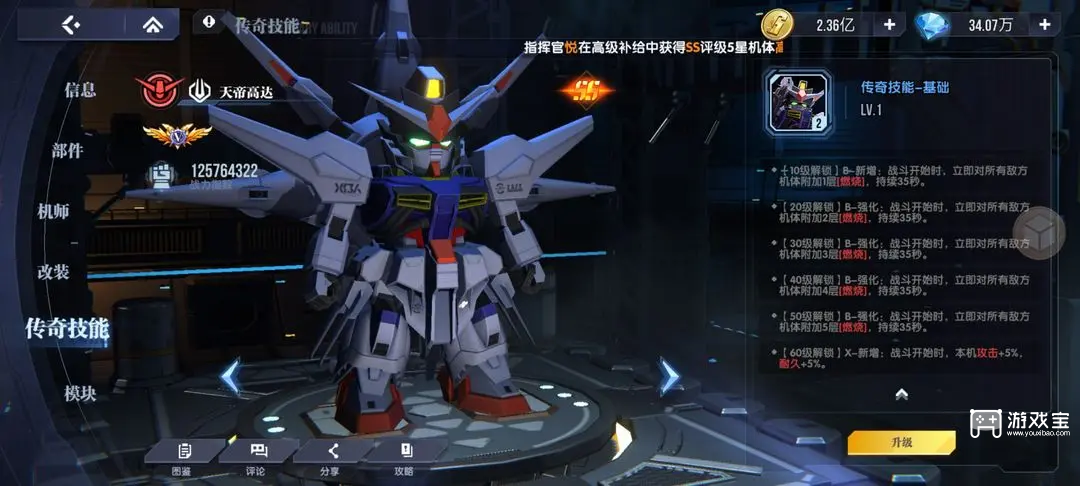
Task: Open the info icon beside 传奇技能 title
Action: [x=209, y=21]
